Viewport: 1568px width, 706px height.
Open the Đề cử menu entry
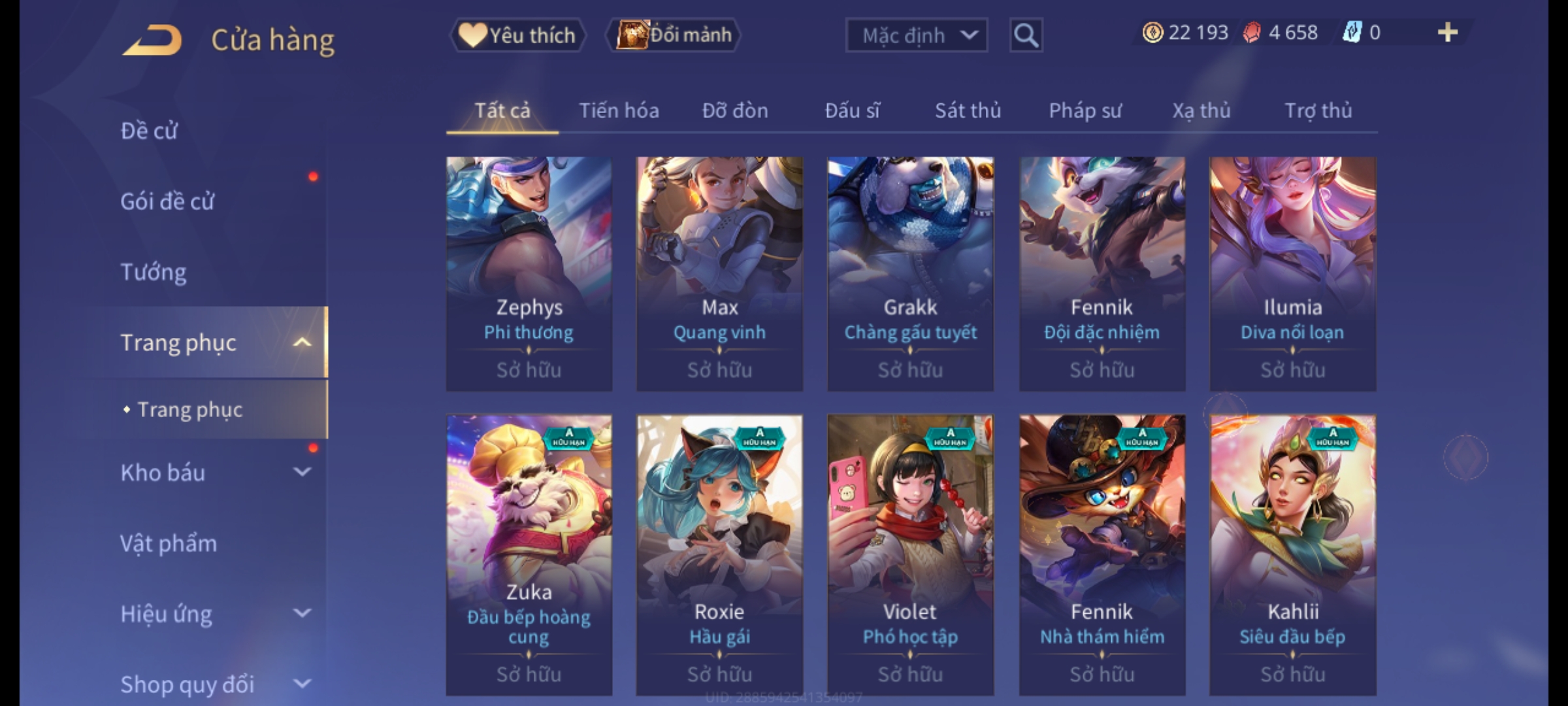149,131
